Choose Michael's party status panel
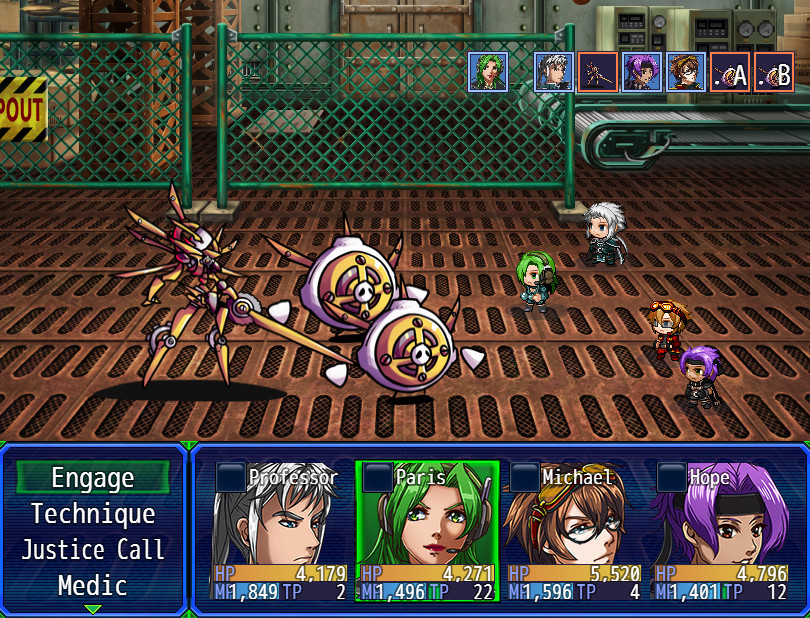This screenshot has width=810, height=618. pos(574,531)
